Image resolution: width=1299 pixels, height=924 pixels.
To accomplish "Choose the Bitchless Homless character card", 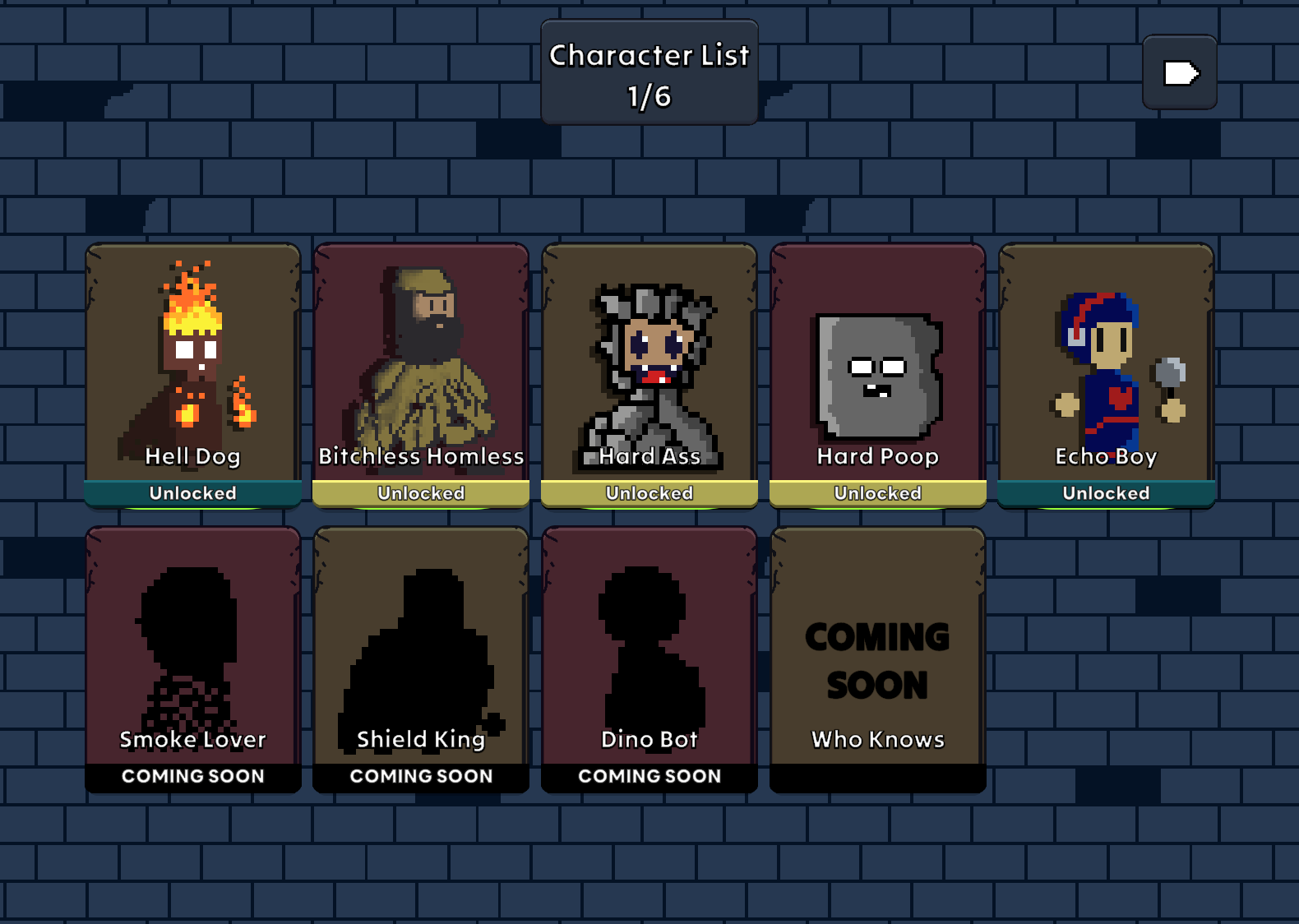I will (421, 375).
